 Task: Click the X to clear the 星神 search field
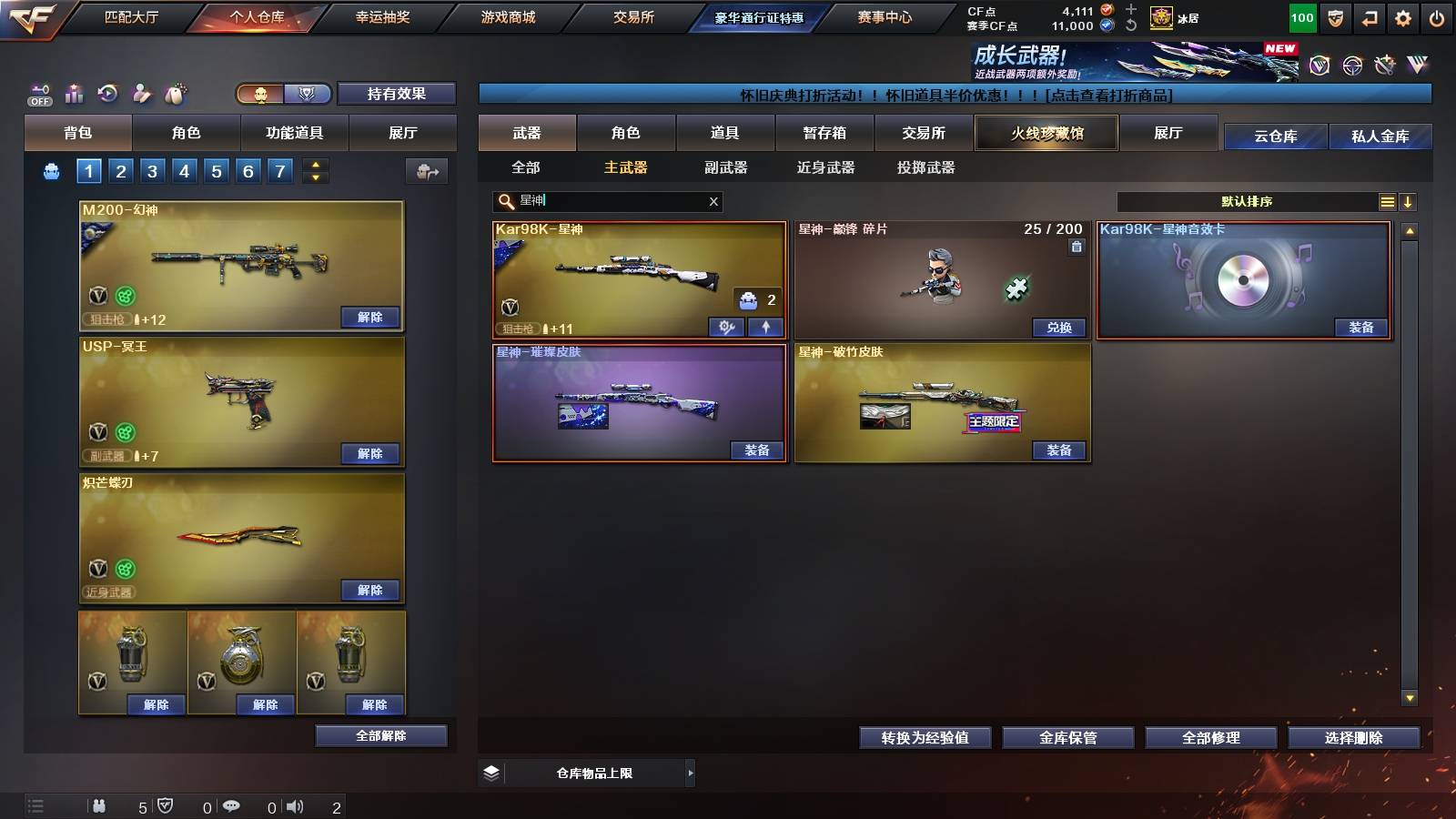click(x=713, y=201)
